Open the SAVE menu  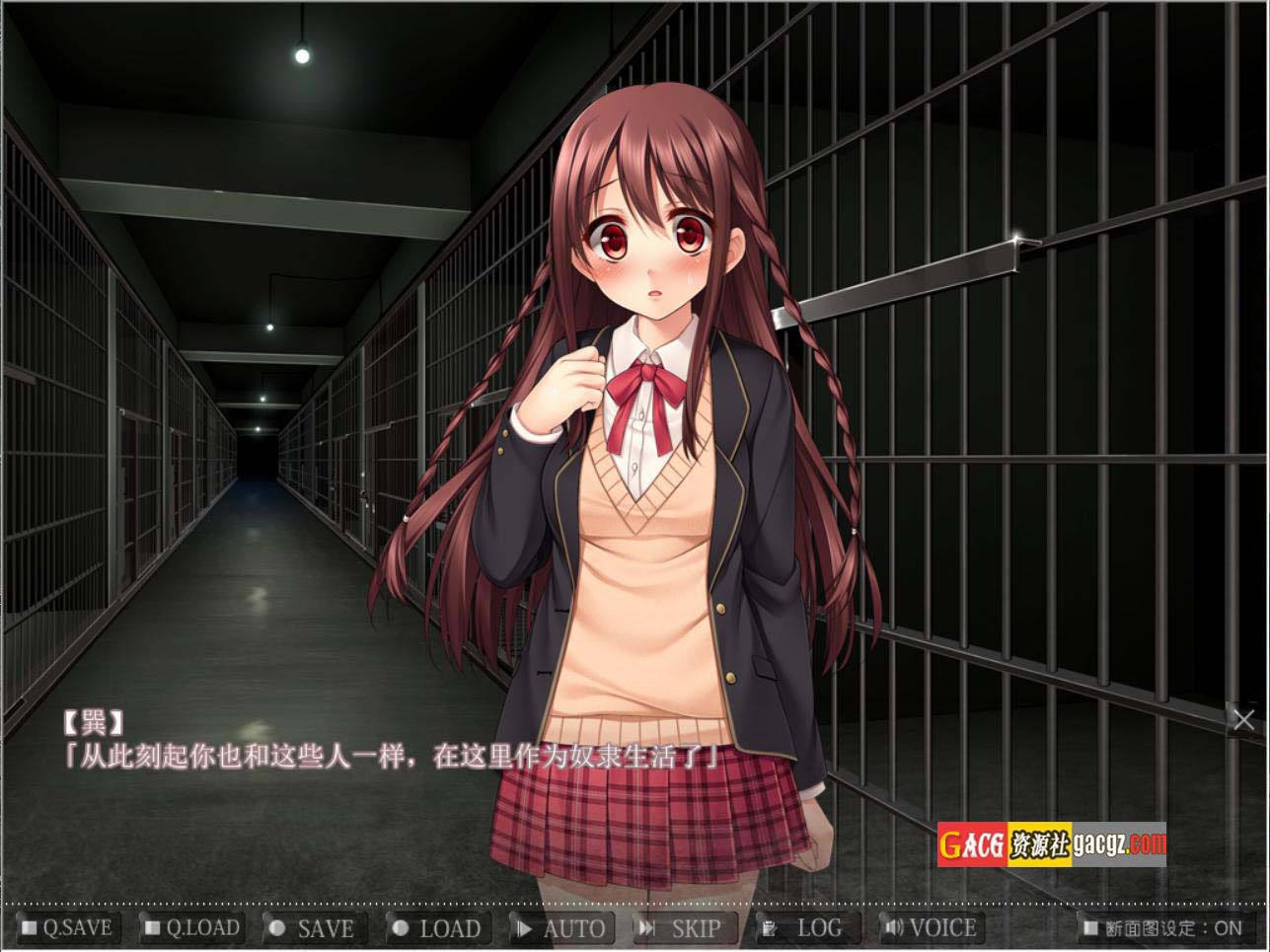coord(313,928)
